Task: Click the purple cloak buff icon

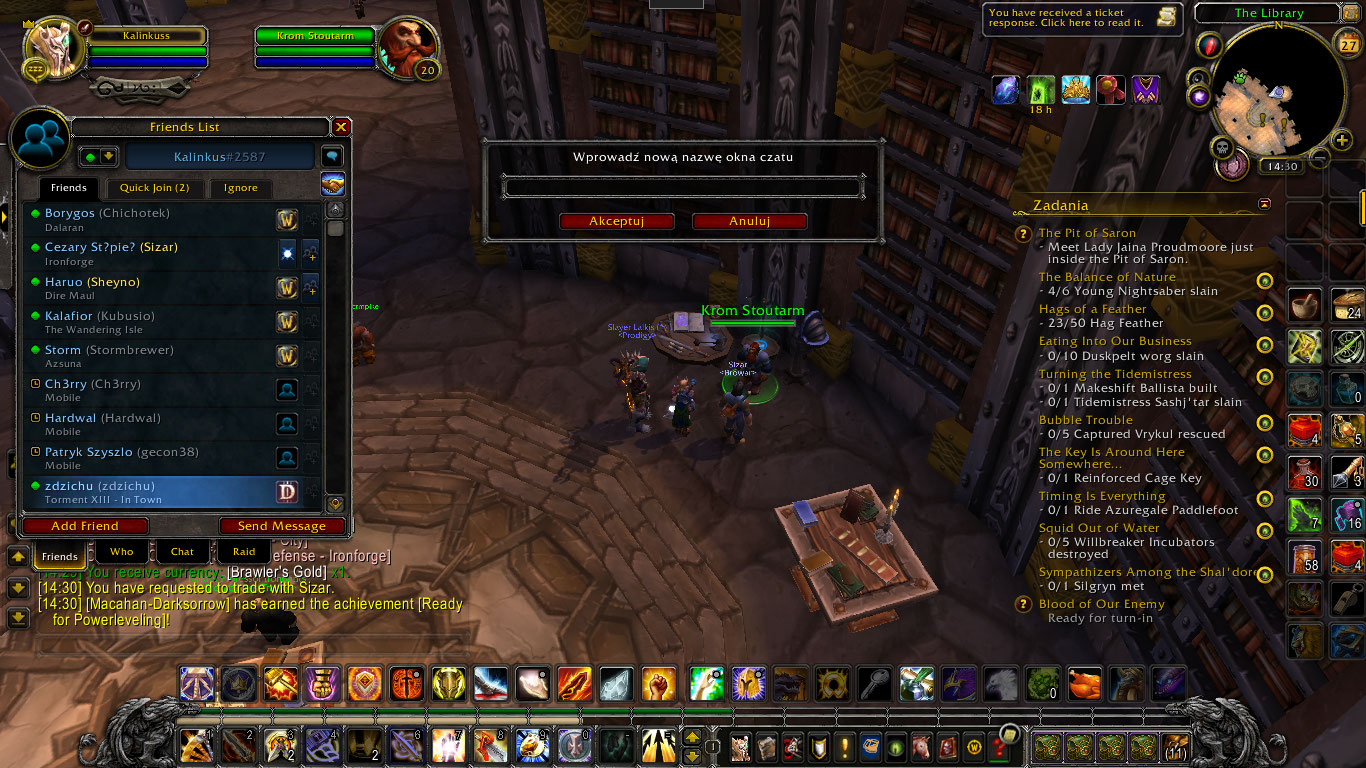Action: point(1145,89)
